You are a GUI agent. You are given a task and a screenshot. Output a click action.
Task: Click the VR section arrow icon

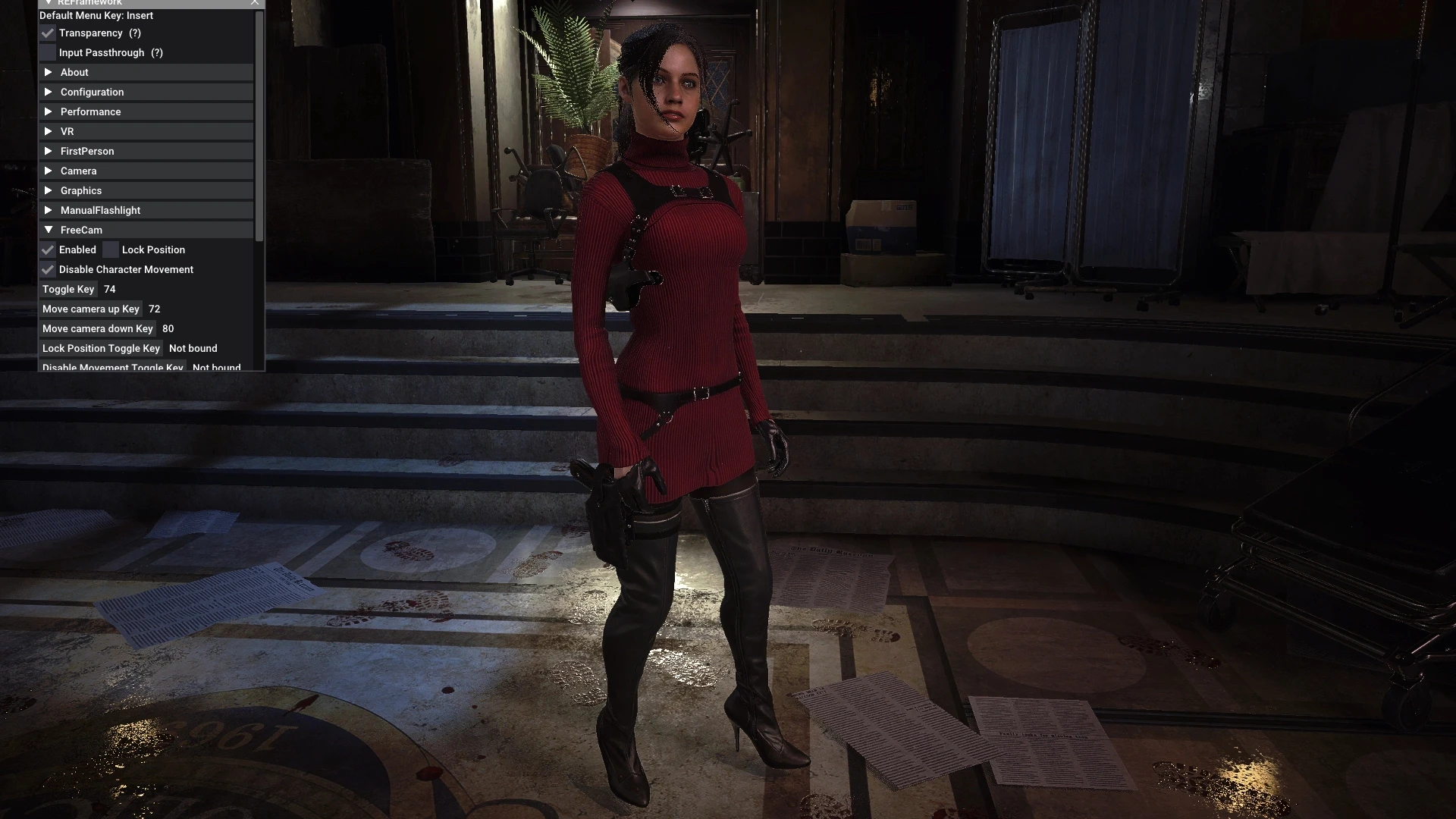pos(49,131)
